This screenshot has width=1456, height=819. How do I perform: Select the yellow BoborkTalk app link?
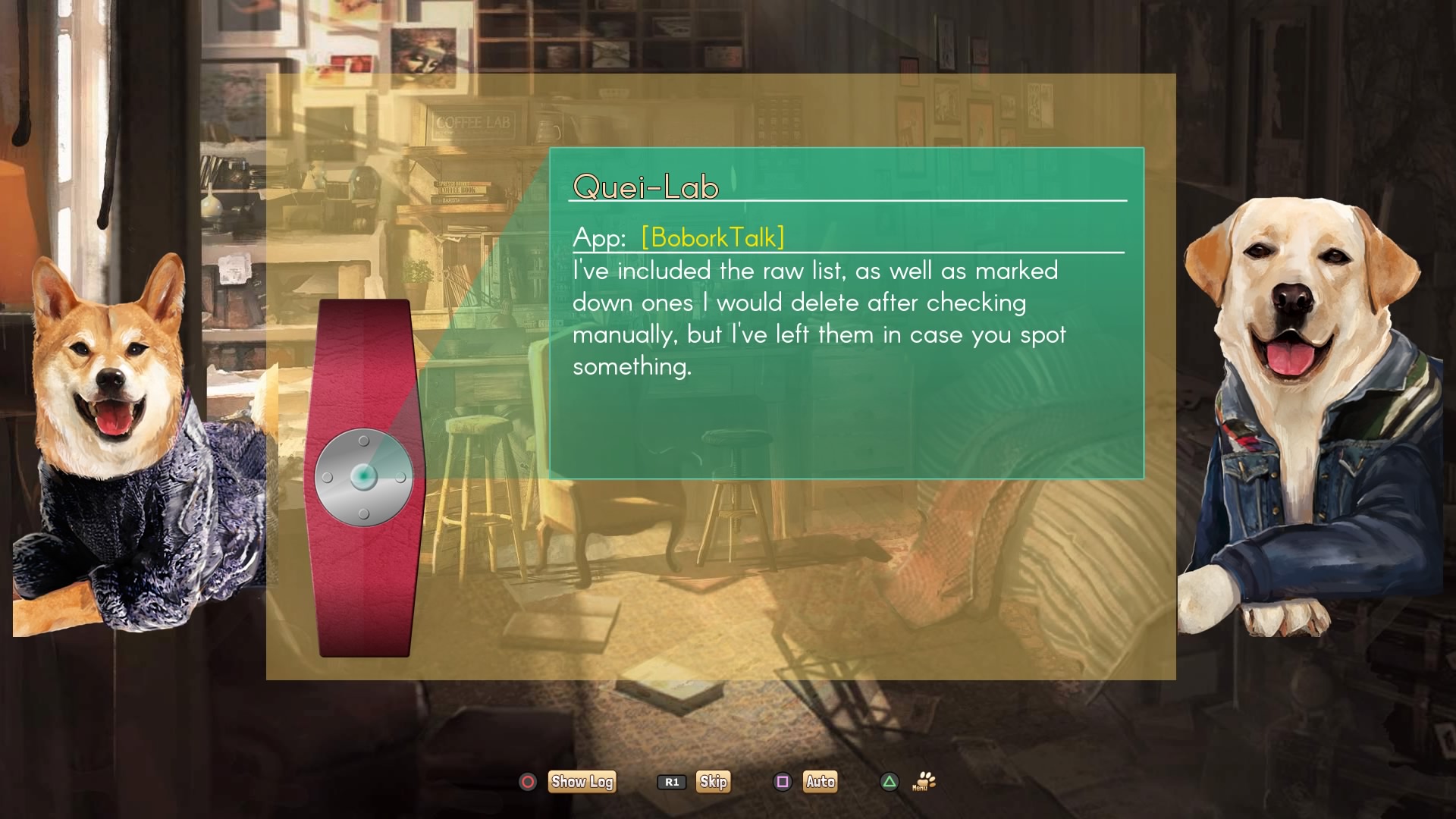(712, 237)
